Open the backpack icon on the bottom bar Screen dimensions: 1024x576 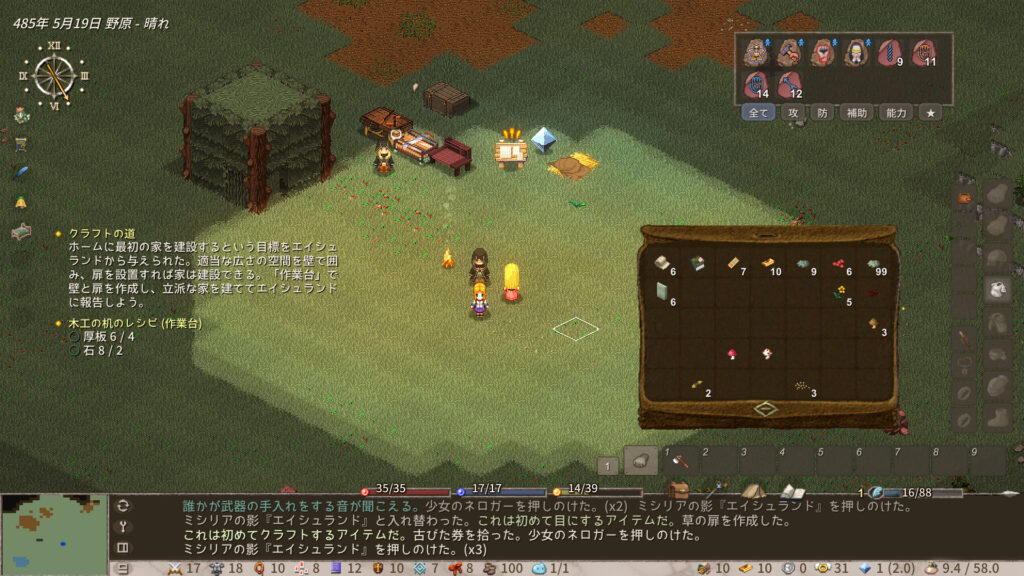[680, 491]
